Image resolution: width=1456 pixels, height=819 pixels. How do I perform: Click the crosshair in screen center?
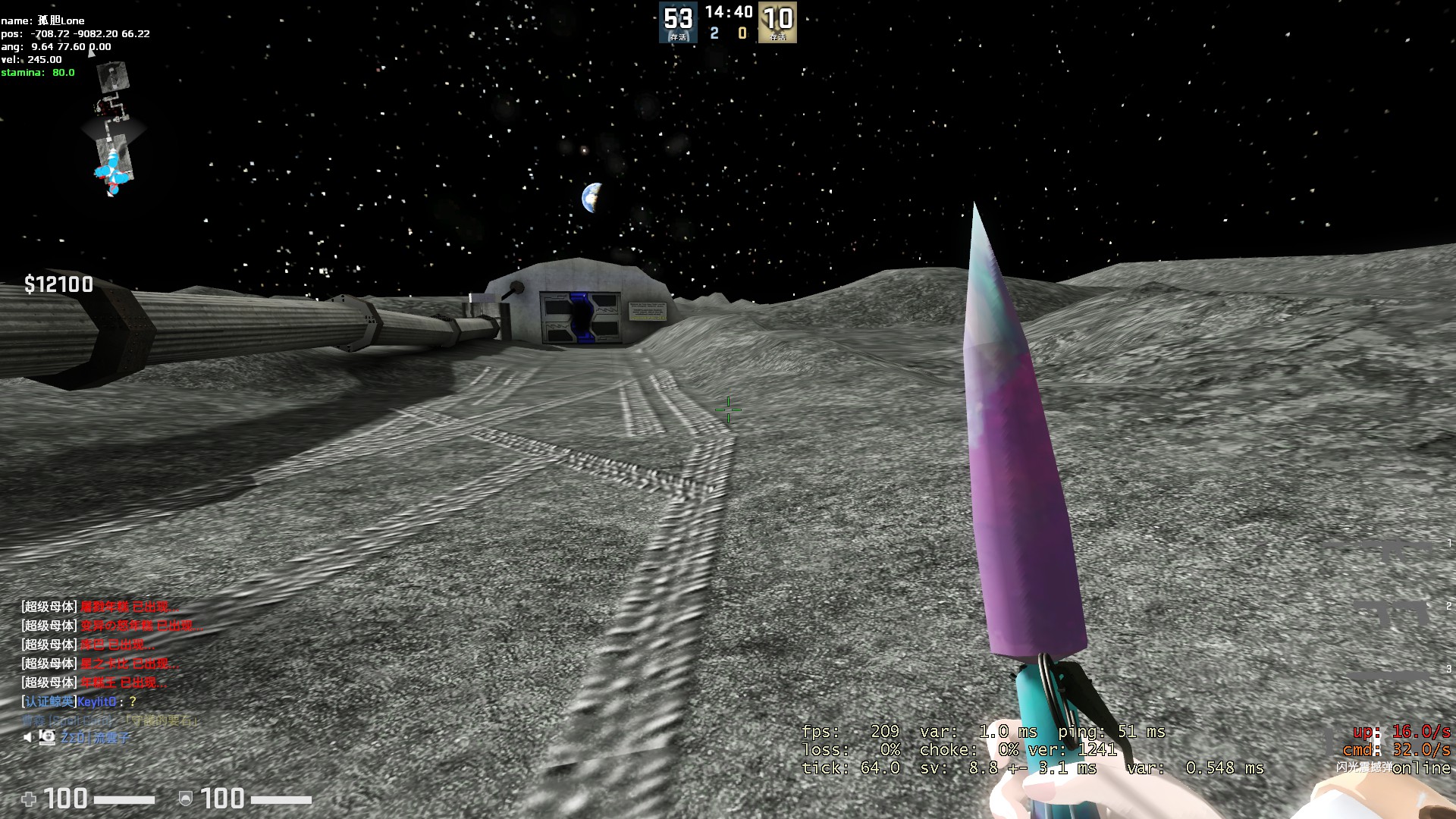point(728,409)
